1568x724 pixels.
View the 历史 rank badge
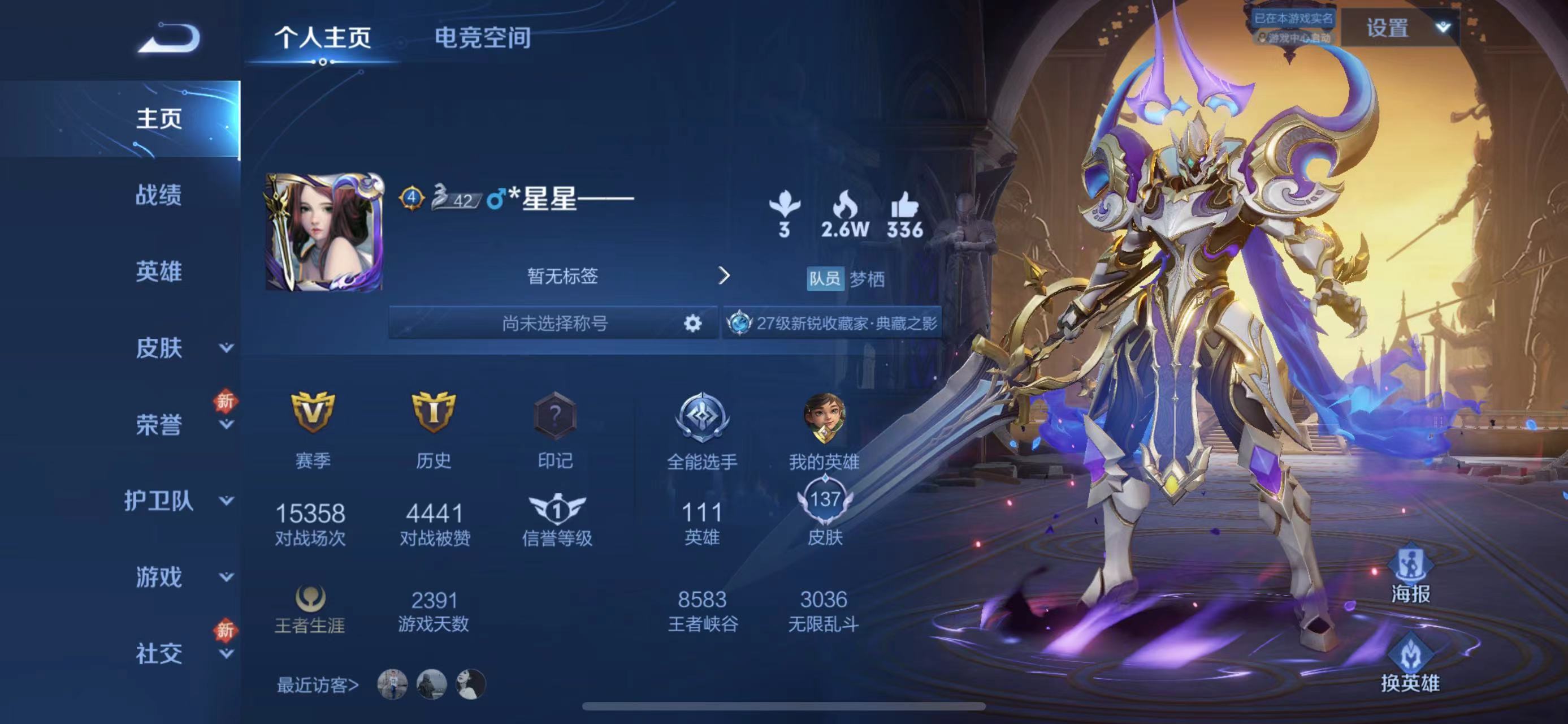[x=434, y=413]
